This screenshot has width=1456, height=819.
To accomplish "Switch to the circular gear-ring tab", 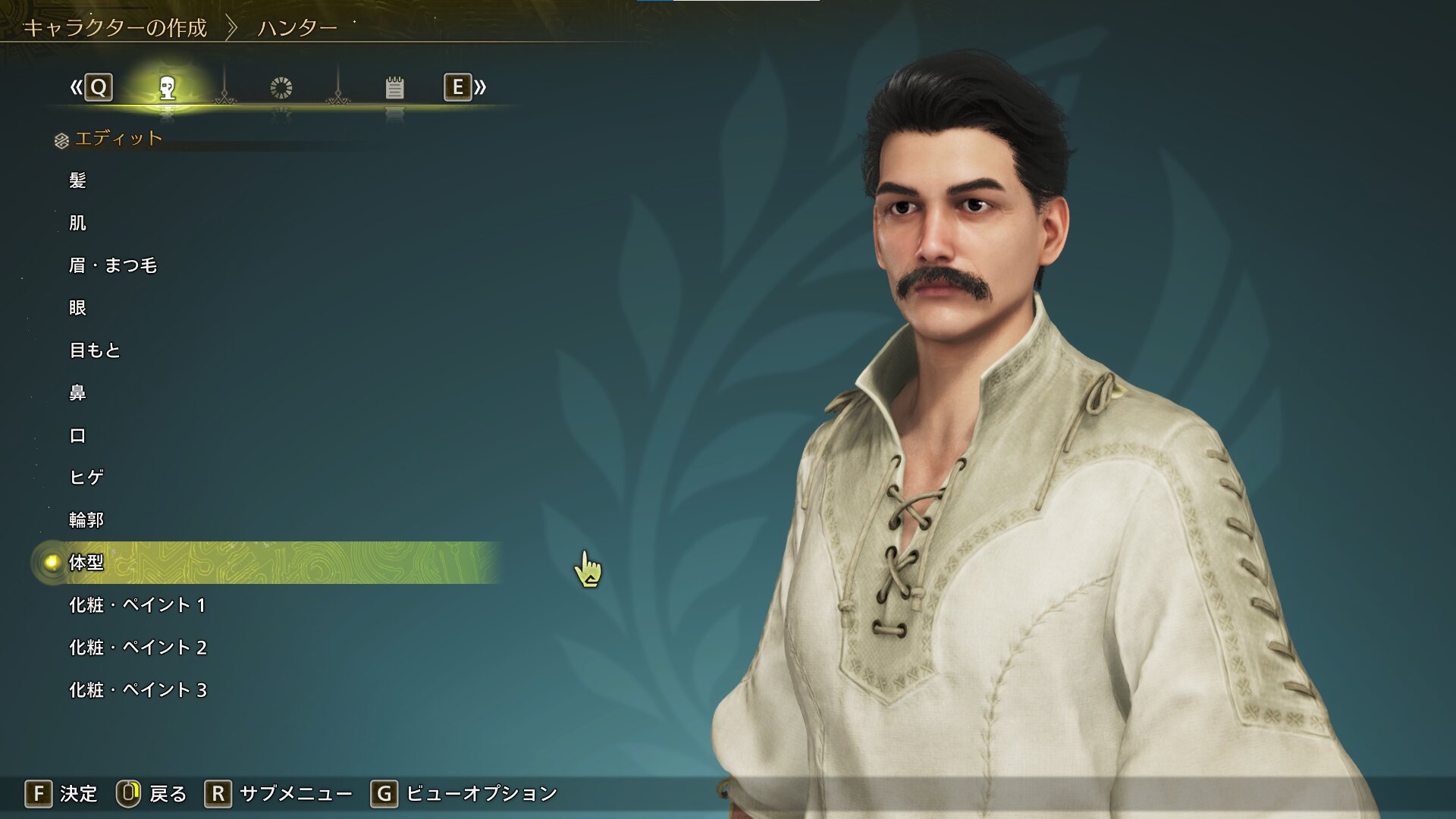I will click(281, 88).
